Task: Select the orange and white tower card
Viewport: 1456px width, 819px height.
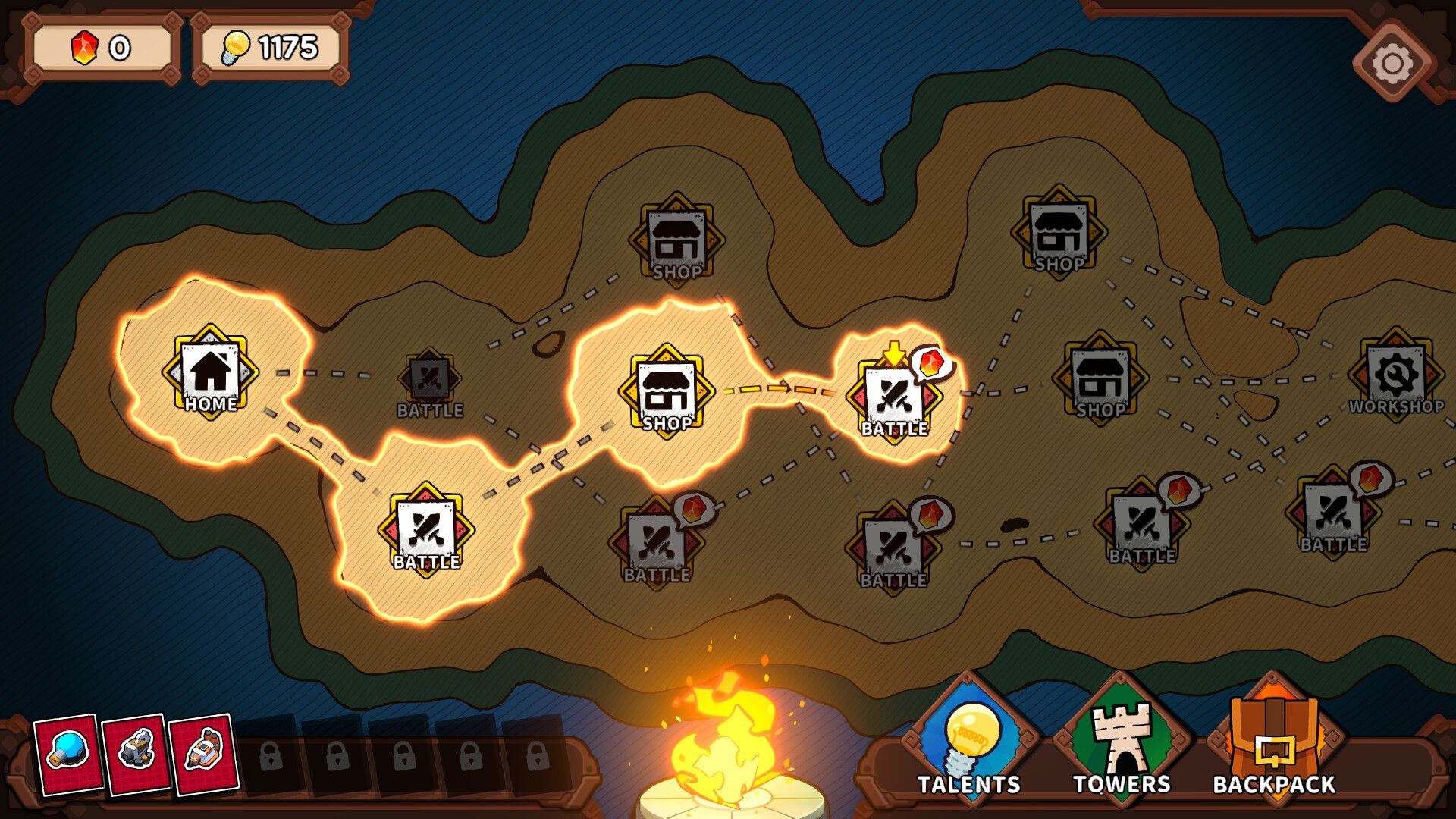Action: pyautogui.click(x=203, y=753)
